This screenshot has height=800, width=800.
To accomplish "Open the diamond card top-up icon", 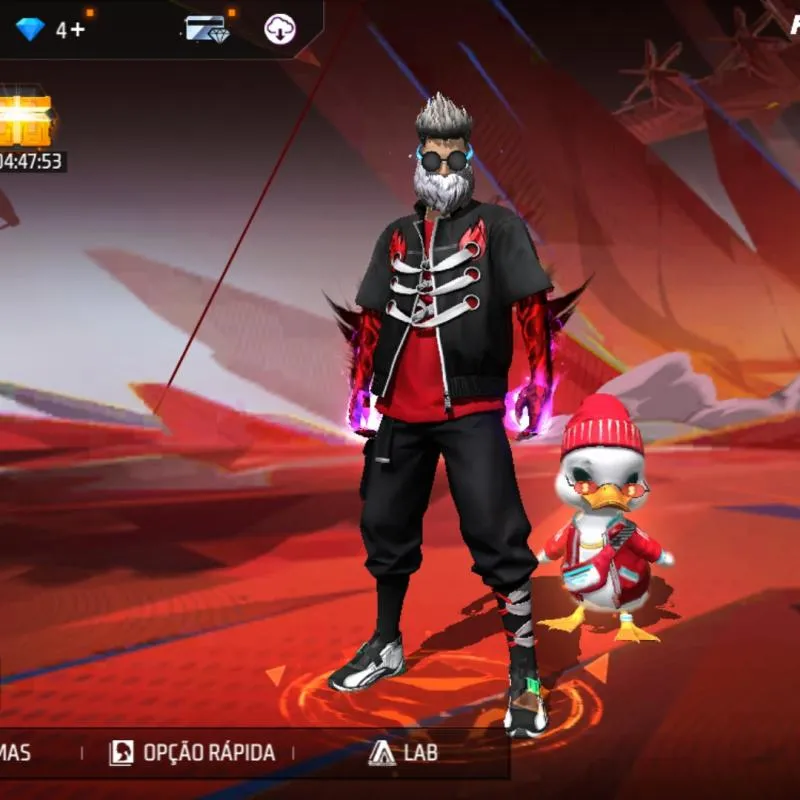I will coord(207,29).
